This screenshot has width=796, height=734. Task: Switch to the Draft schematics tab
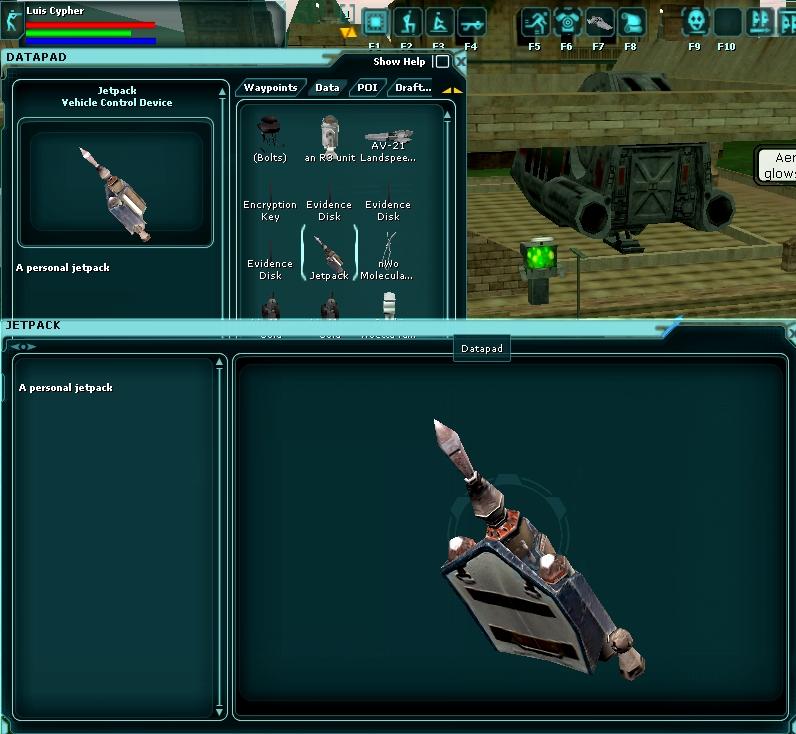coord(413,88)
